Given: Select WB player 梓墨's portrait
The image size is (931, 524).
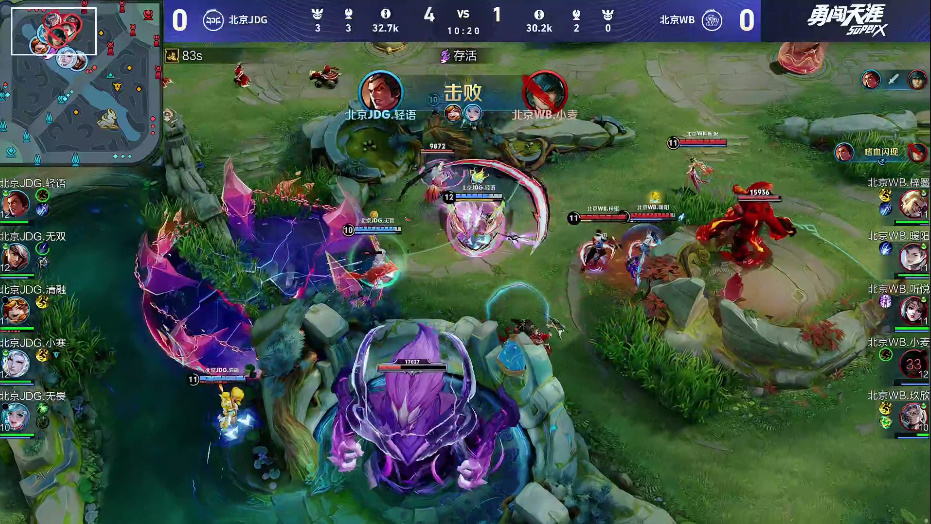Looking at the screenshot, I should point(913,204).
